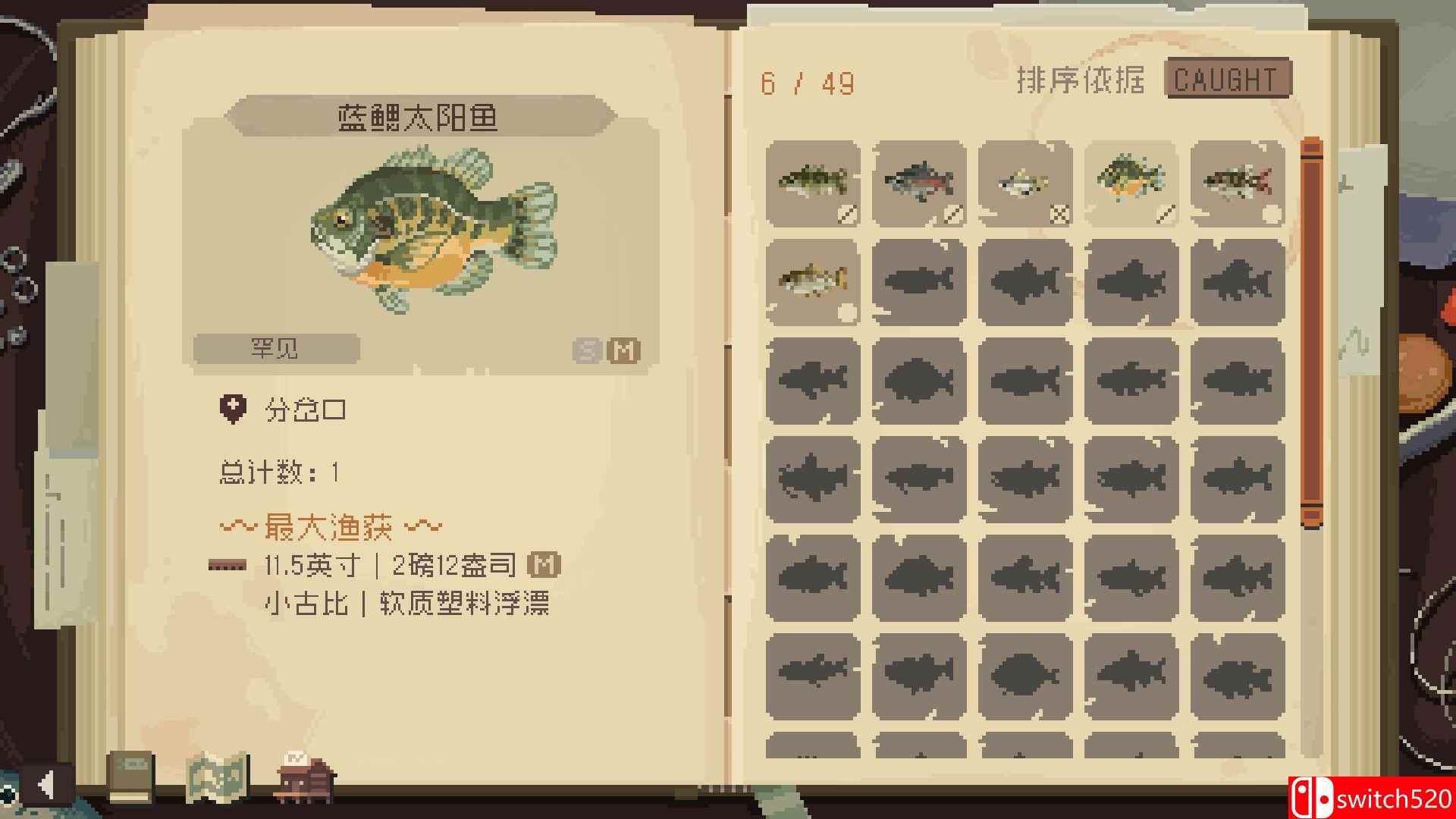Screen dimensions: 1456x819
Task: Select the bluegill sunfish thumbnail in the grid
Action: (1131, 180)
